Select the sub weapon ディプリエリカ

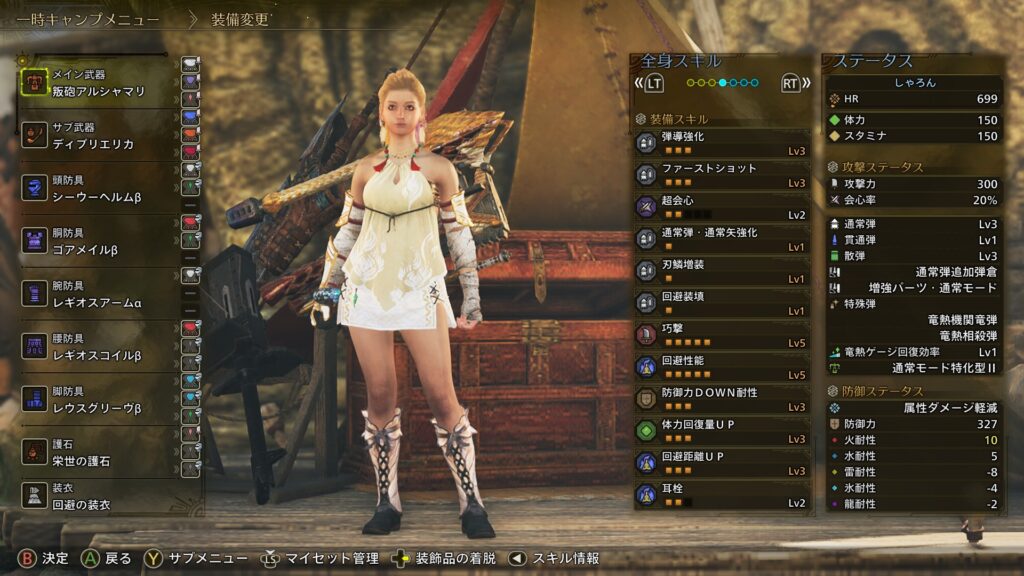98,136
